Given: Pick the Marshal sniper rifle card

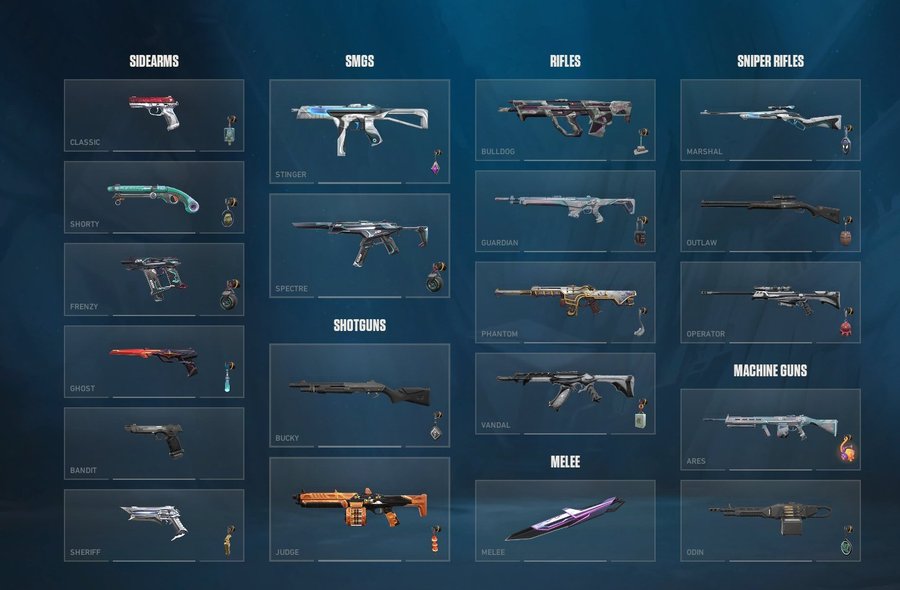Looking at the screenshot, I should point(770,120).
